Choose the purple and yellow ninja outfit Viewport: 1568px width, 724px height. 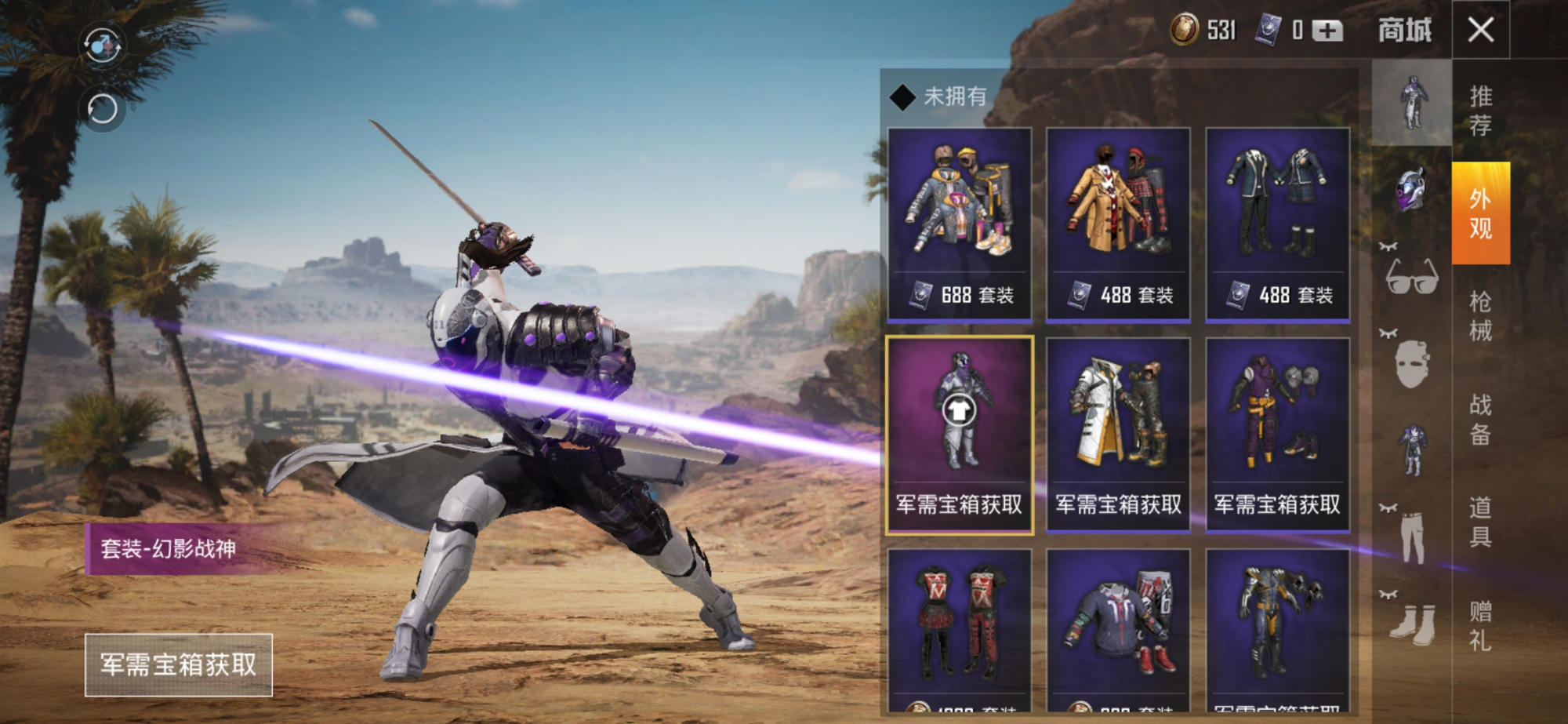pyautogui.click(x=1277, y=435)
